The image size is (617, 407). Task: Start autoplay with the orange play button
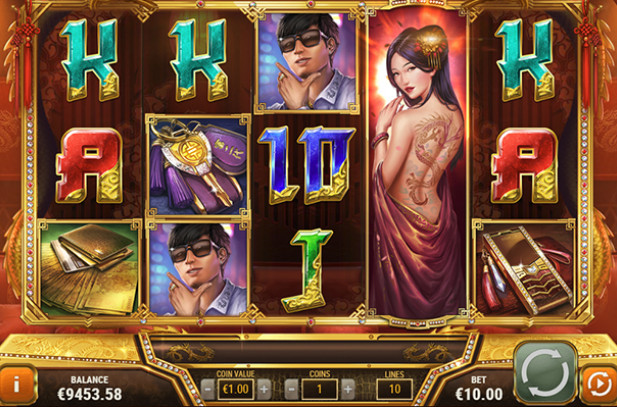(x=598, y=384)
